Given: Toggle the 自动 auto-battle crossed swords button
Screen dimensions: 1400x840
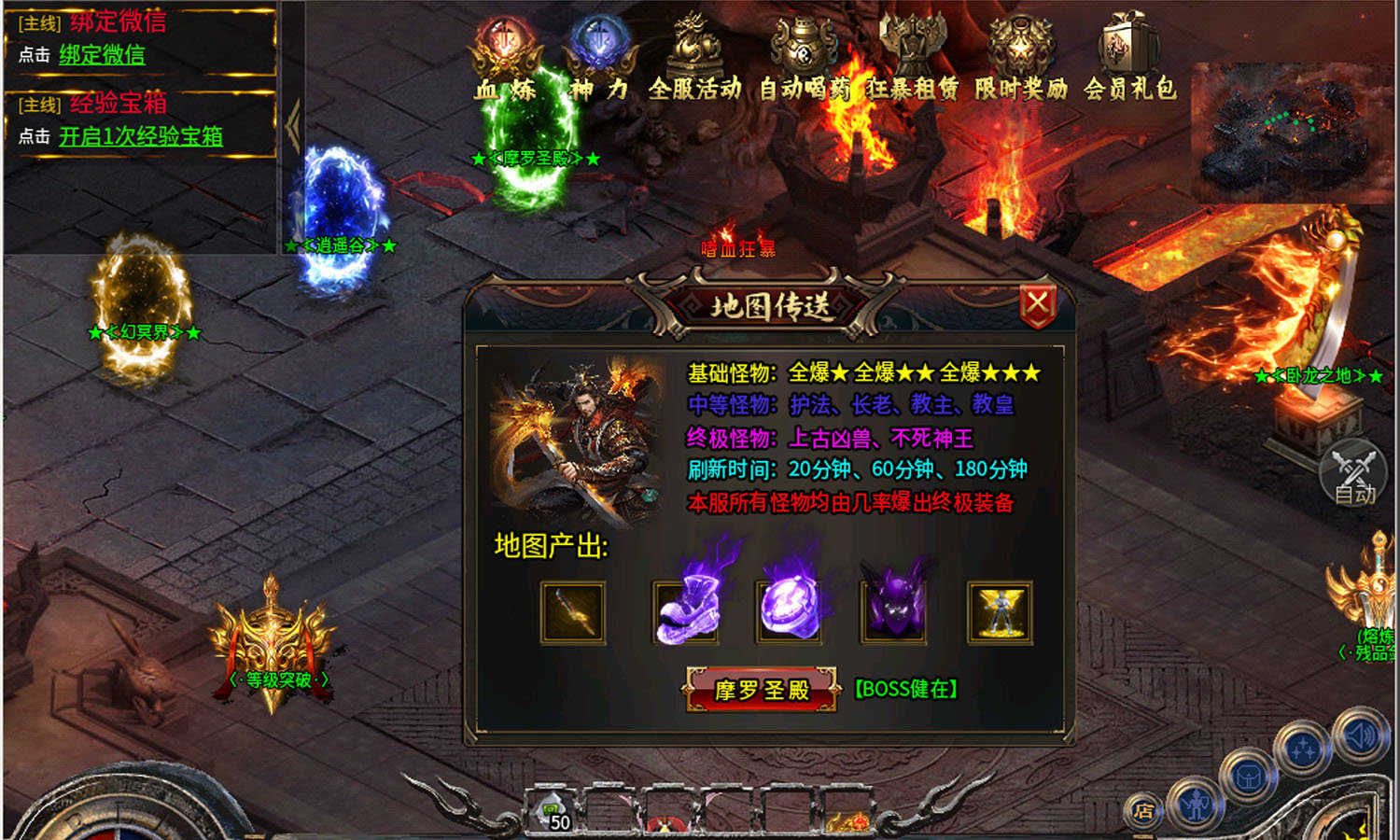Looking at the screenshot, I should pos(1351,474).
